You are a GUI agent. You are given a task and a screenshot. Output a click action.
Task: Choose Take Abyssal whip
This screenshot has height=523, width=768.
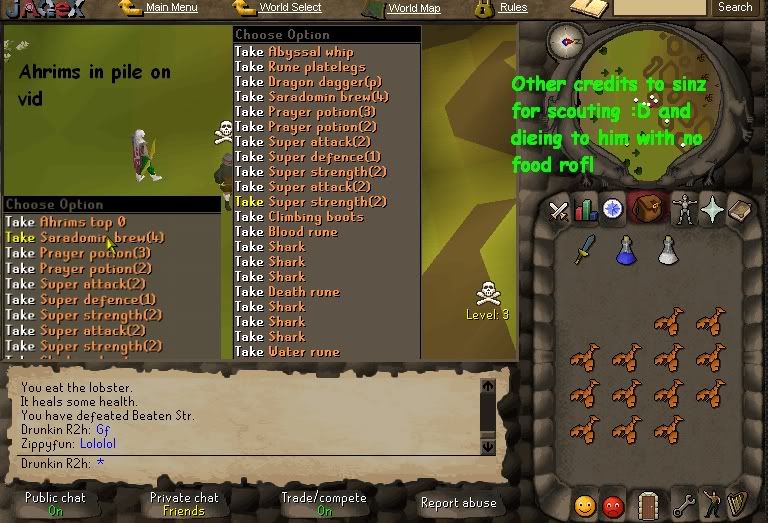[x=294, y=52]
